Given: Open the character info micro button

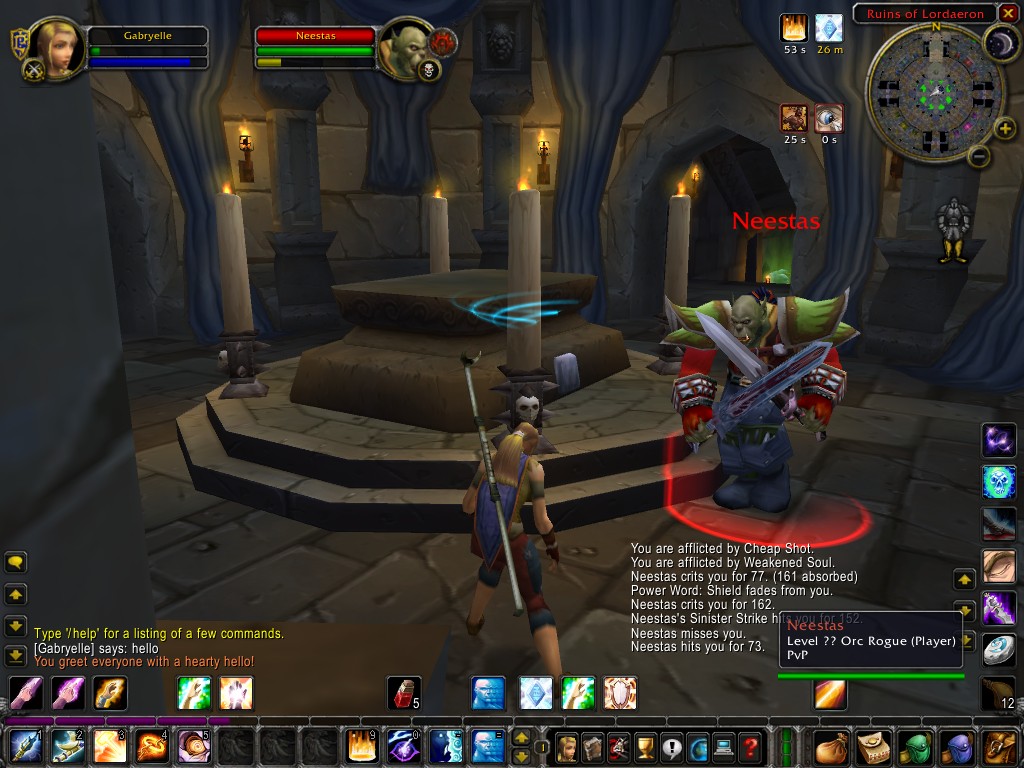Looking at the screenshot, I should 567,747.
